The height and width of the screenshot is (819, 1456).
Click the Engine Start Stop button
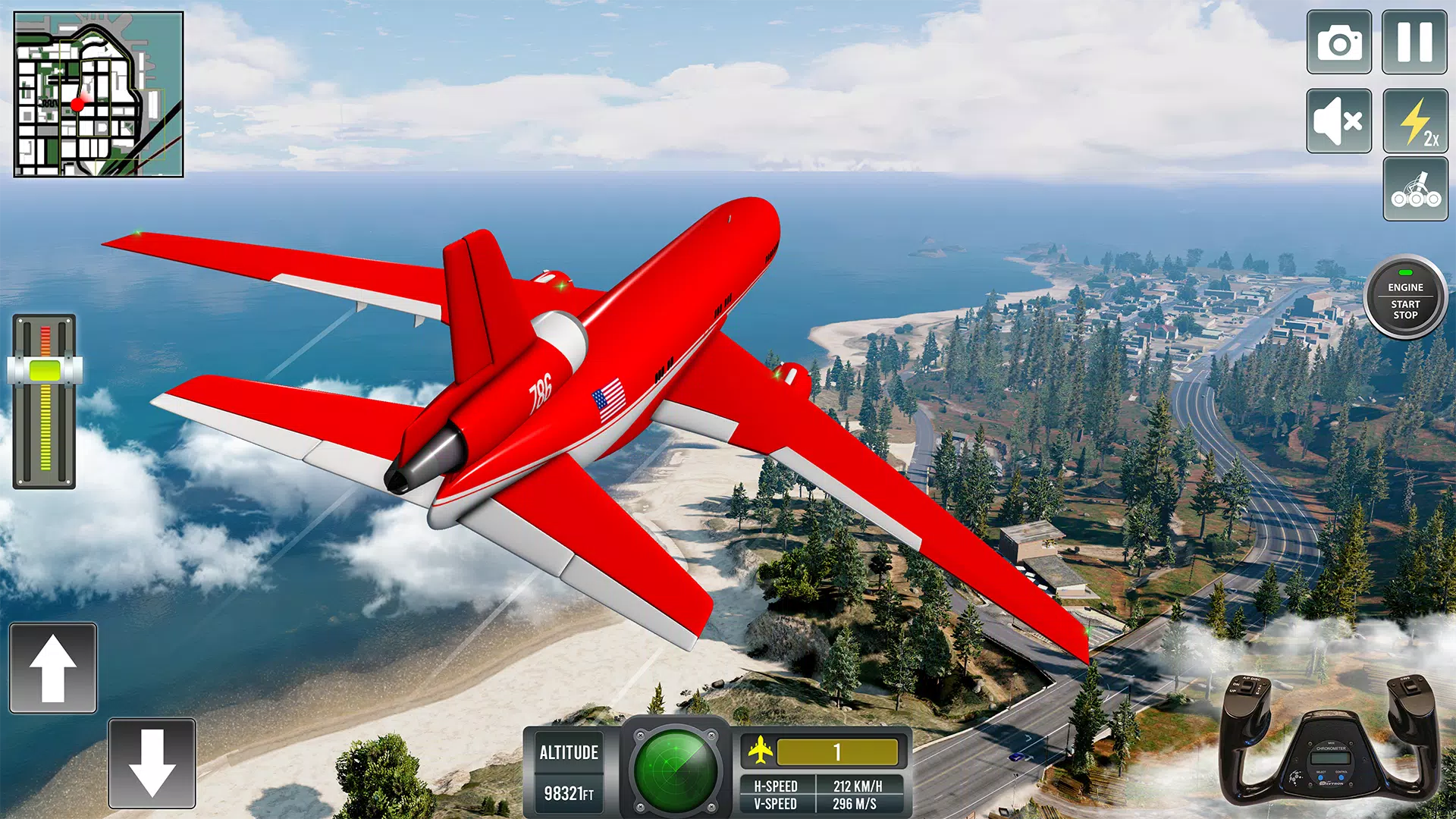click(1405, 297)
